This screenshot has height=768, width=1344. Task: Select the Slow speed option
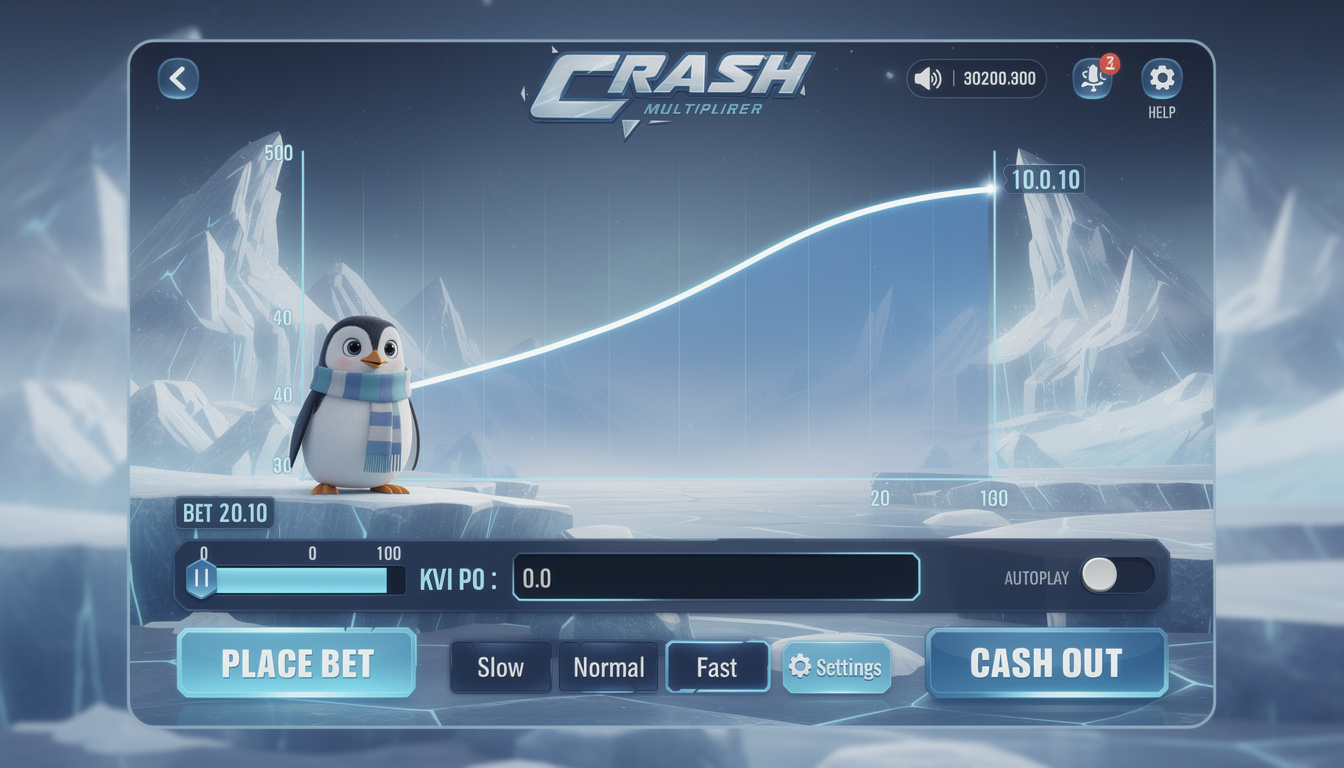coord(500,667)
